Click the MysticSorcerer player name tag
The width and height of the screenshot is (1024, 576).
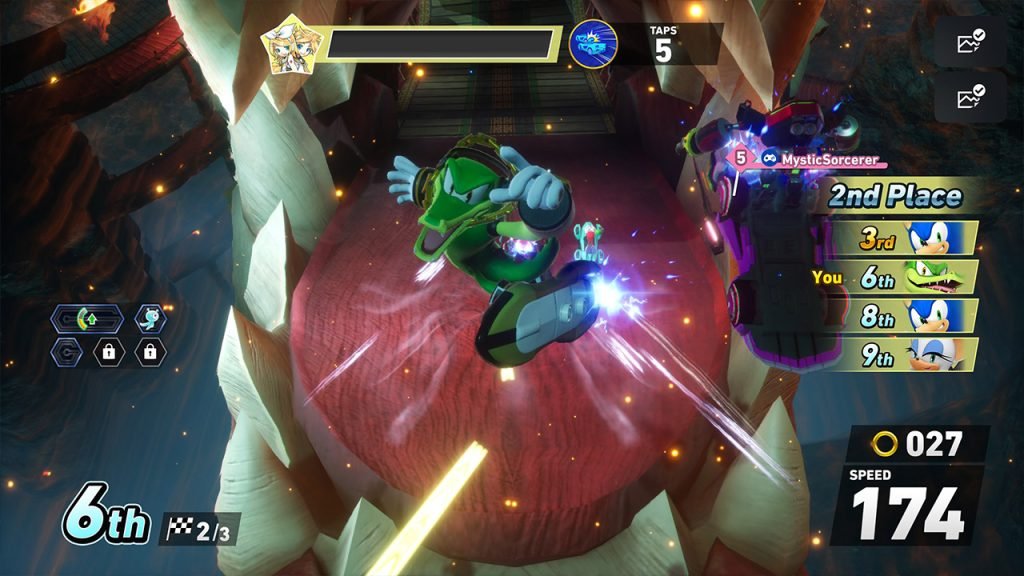810,158
